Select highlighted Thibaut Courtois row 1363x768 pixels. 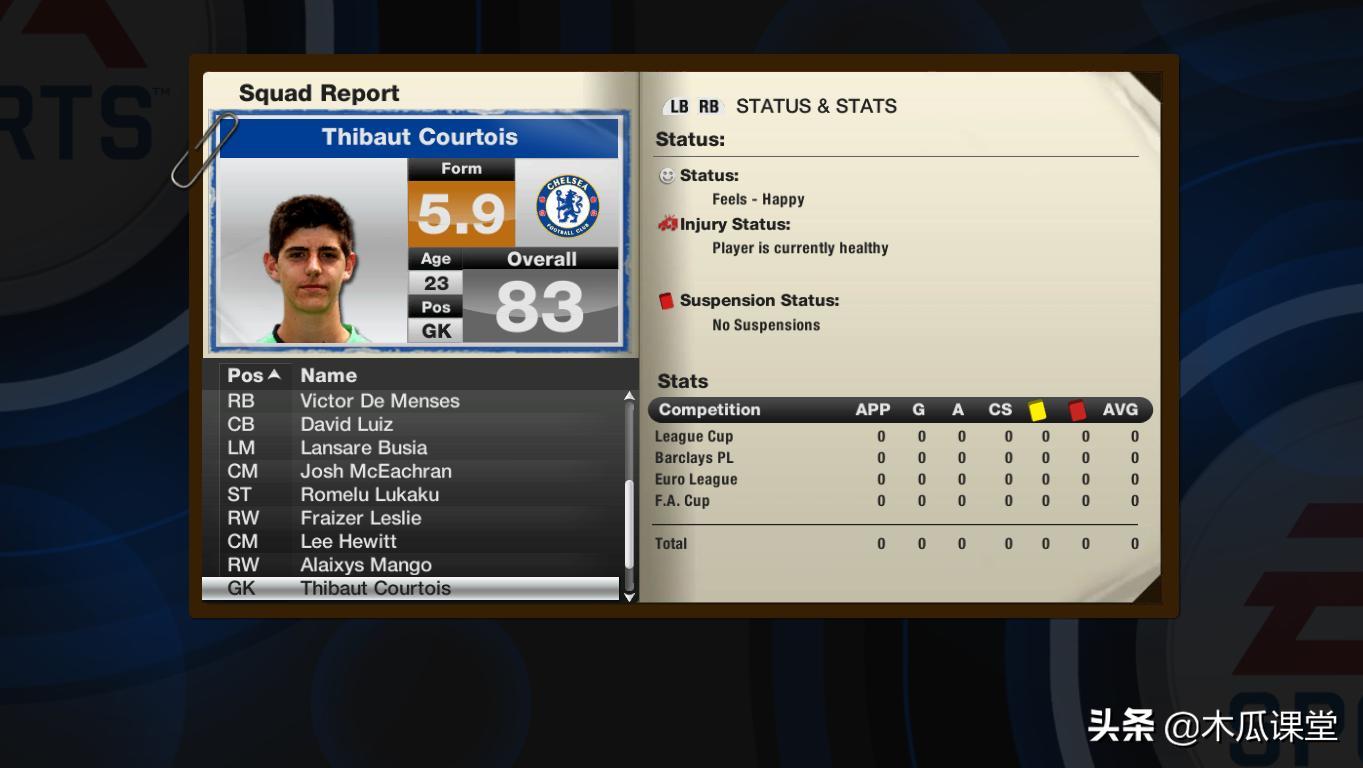coord(376,589)
